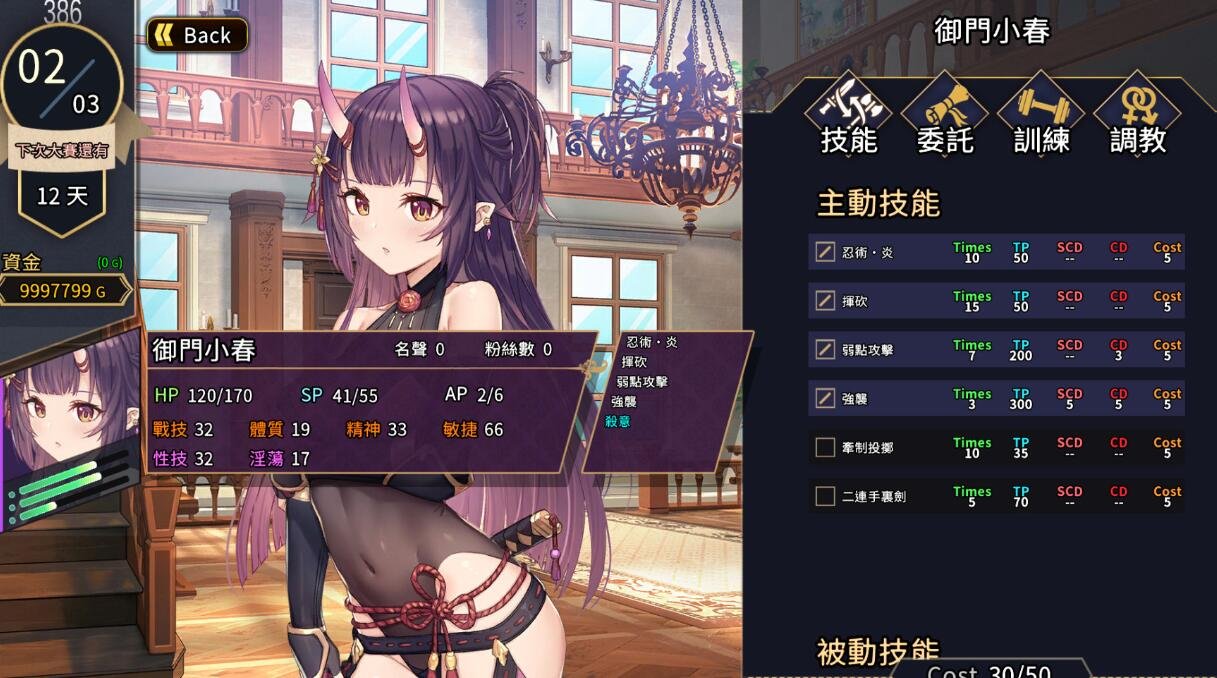Check the 二連手裏劍 skill checkbox
Viewport: 1217px width, 678px height.
[825, 495]
